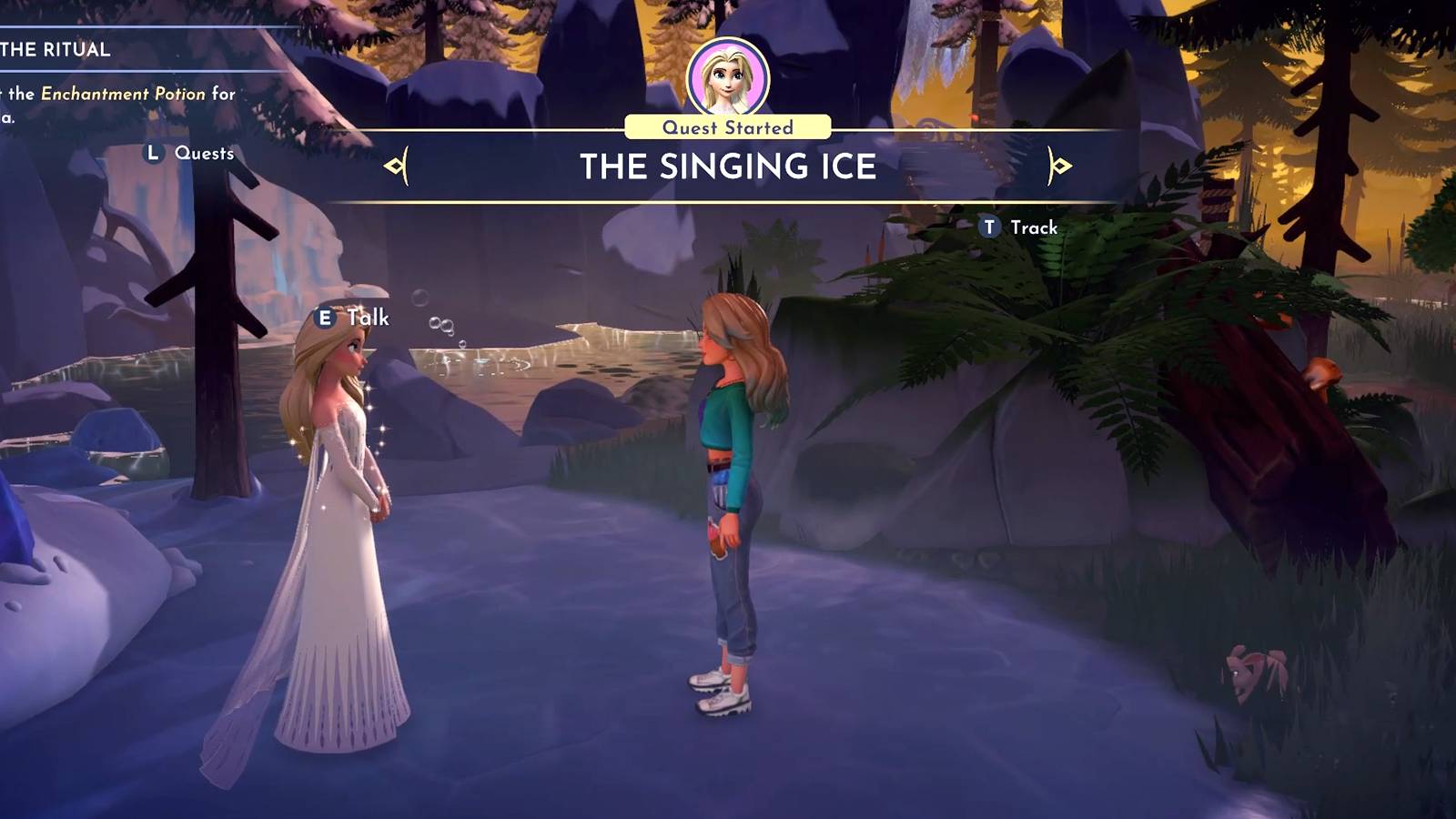Image resolution: width=1456 pixels, height=819 pixels.
Task: Click the Track label to follow the quest
Action: tap(1033, 227)
